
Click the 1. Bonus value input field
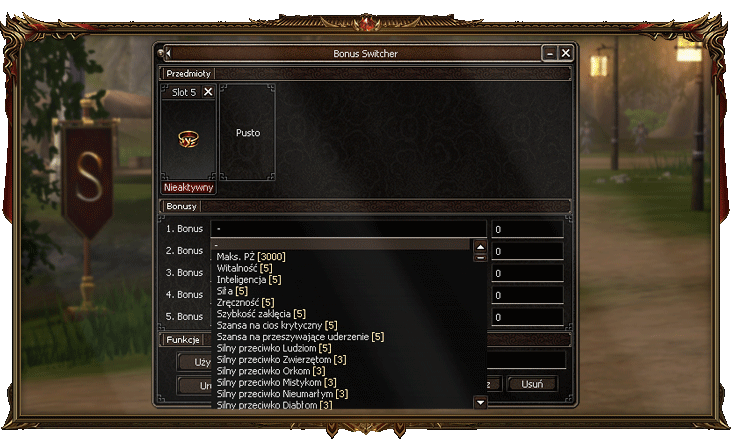tap(527, 229)
